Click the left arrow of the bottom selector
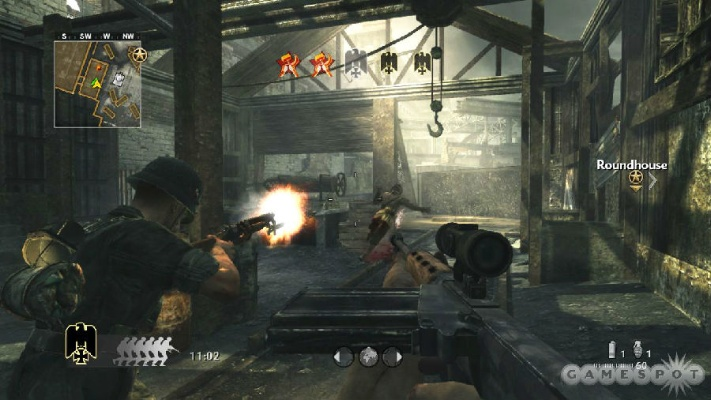711x400 pixels. pos(343,355)
